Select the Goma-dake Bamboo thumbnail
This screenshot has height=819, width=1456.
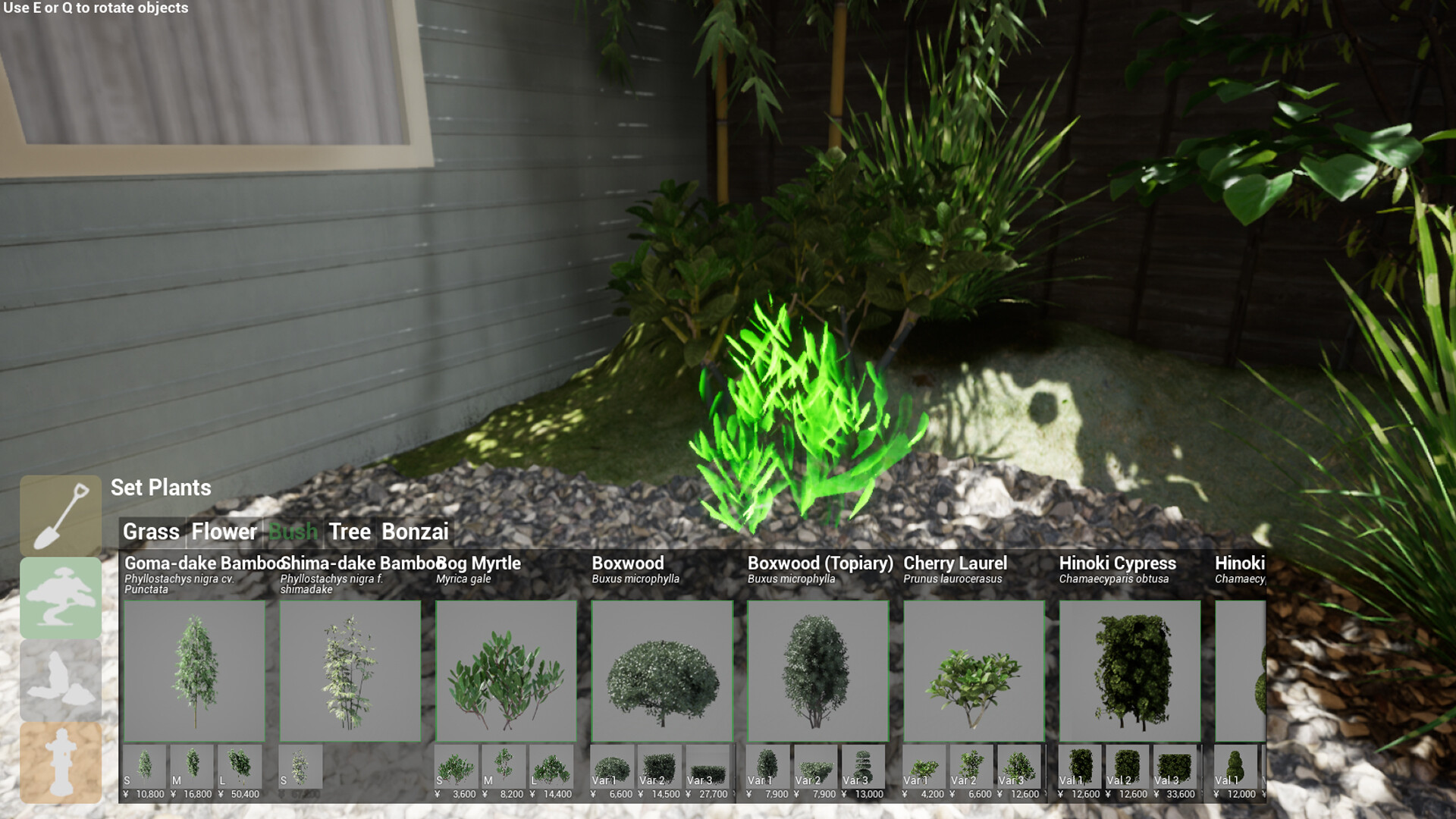[196, 671]
